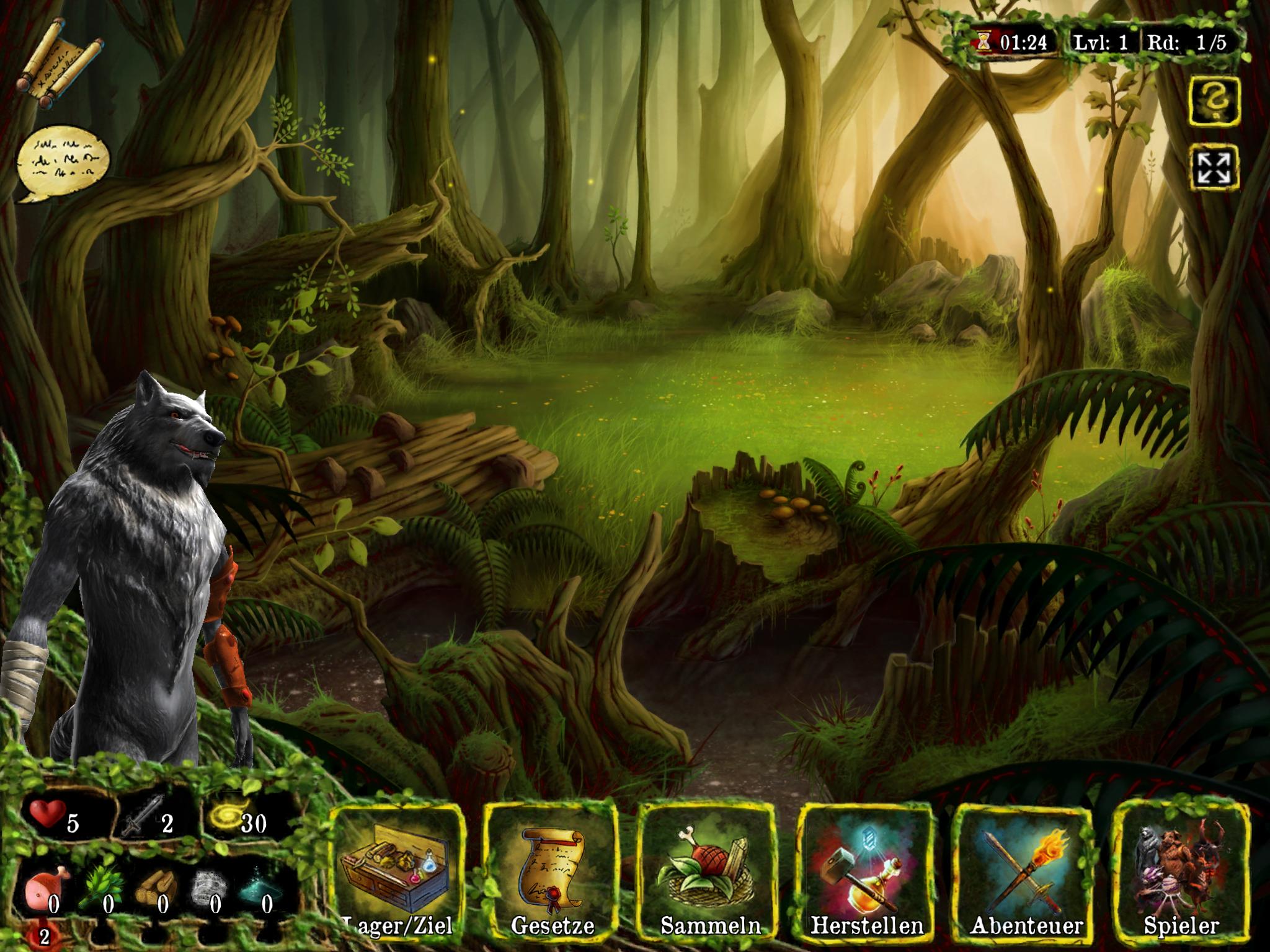Open the chat speech bubble
The width and height of the screenshot is (1270, 952).
[62, 163]
